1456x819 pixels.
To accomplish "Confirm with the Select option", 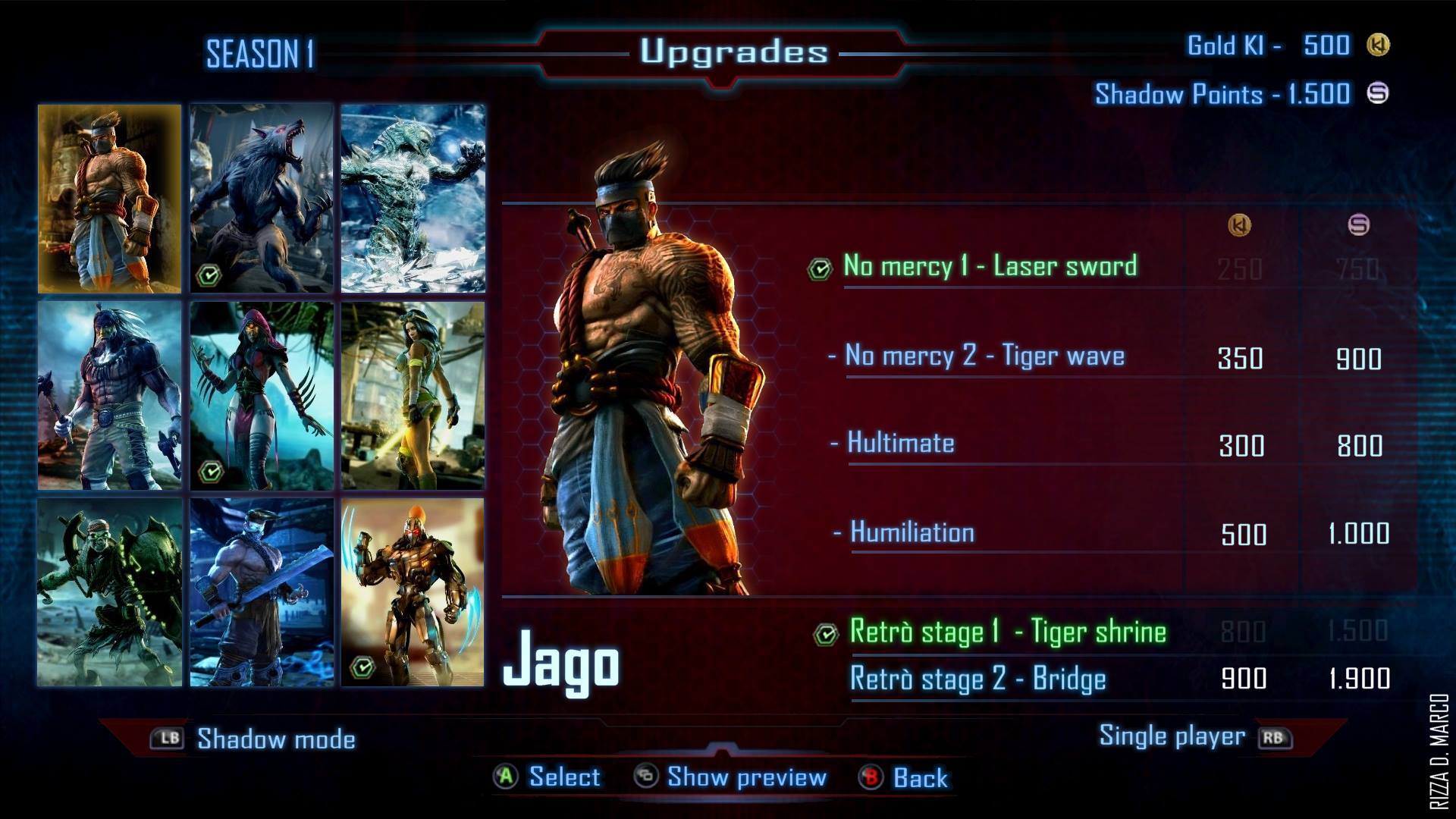I will 563,777.
